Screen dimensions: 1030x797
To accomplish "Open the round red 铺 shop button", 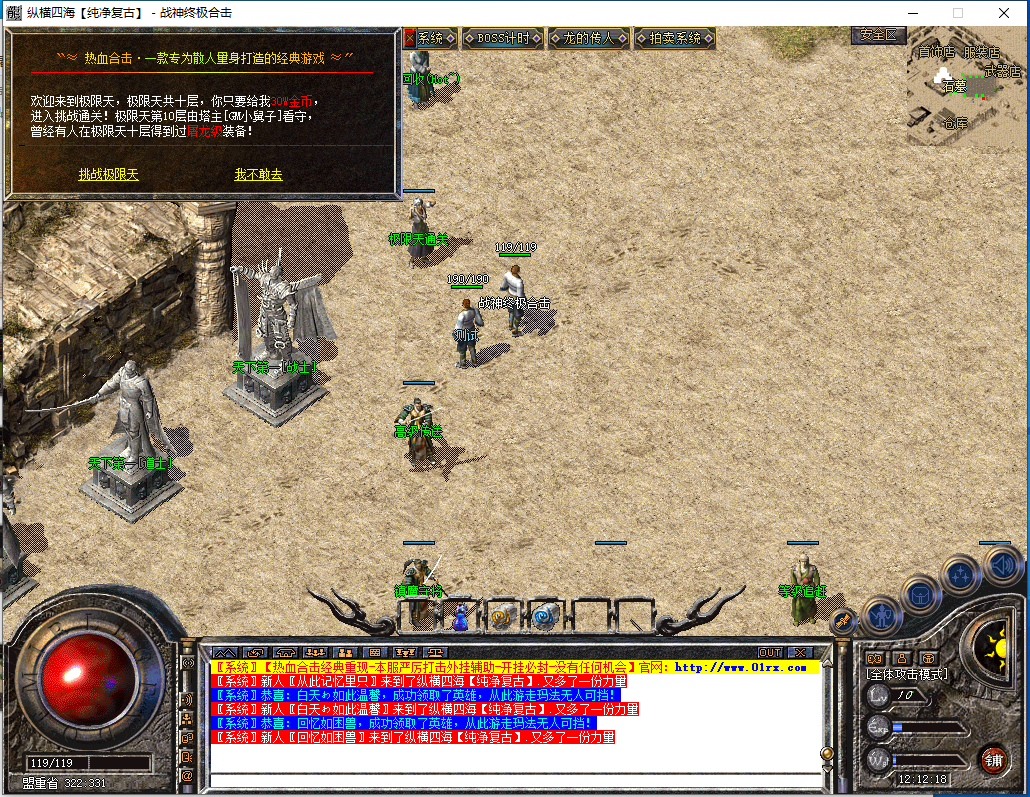I will (993, 759).
